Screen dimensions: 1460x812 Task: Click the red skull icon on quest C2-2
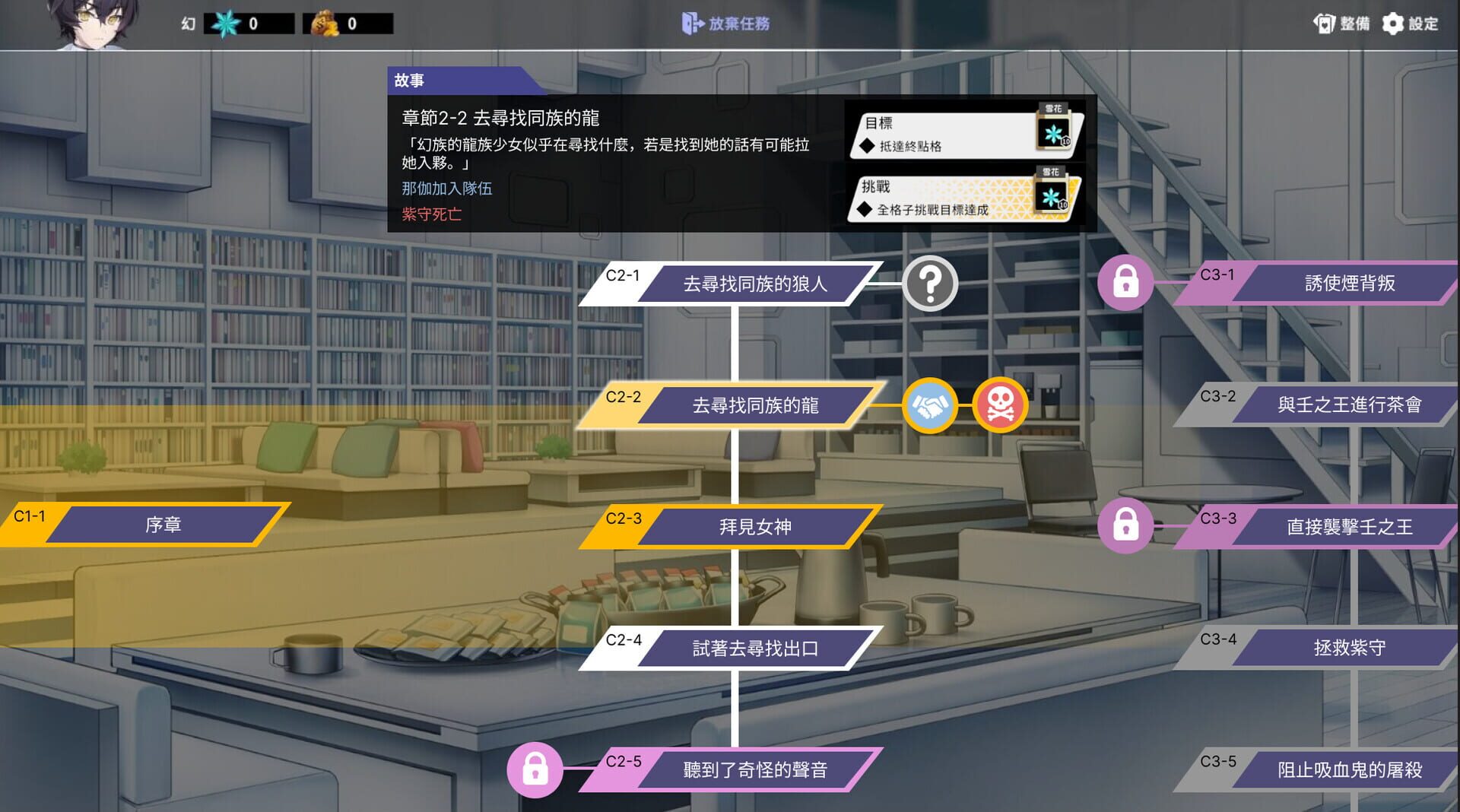tap(1001, 405)
